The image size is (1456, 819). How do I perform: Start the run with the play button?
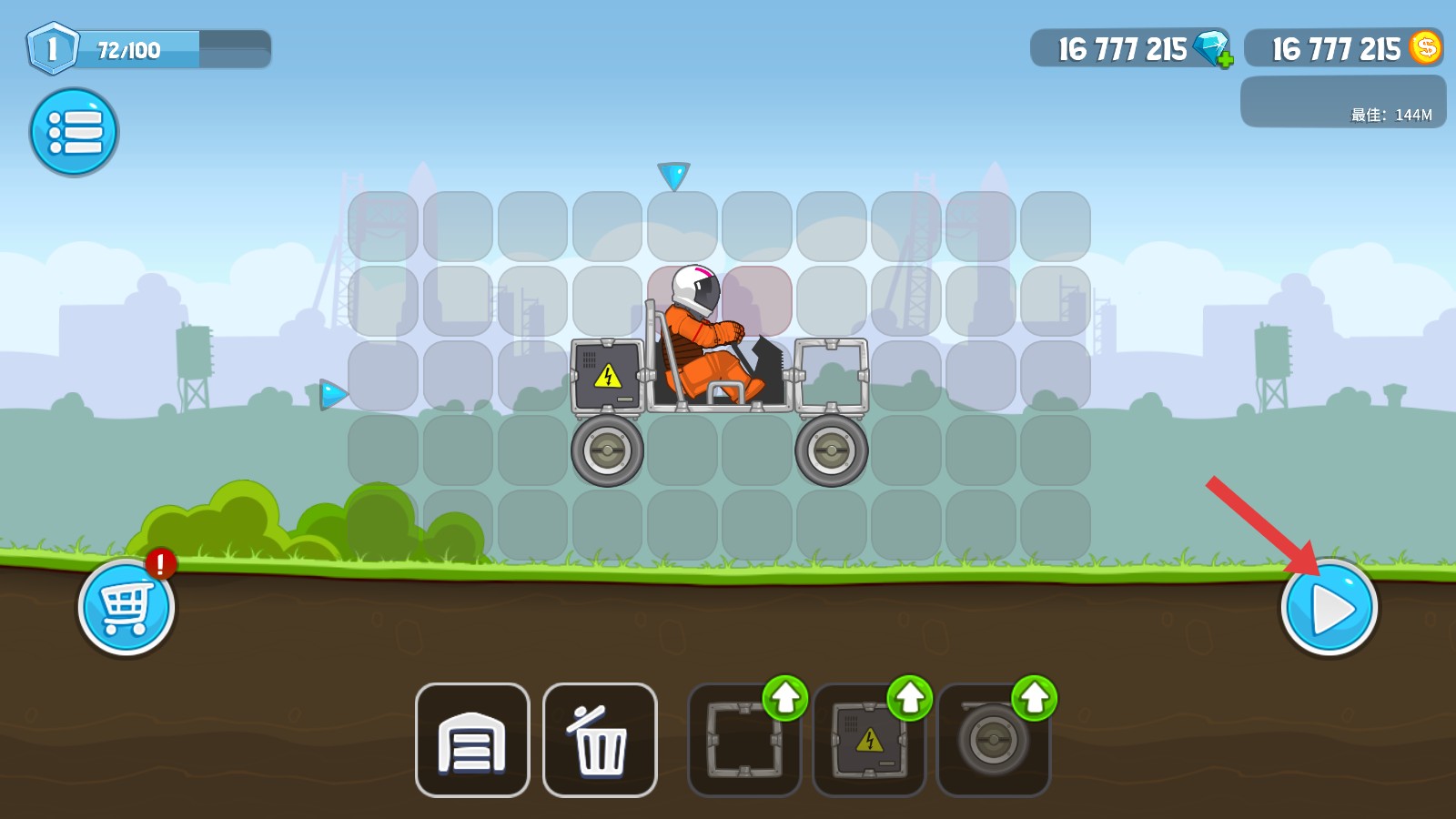[x=1329, y=607]
